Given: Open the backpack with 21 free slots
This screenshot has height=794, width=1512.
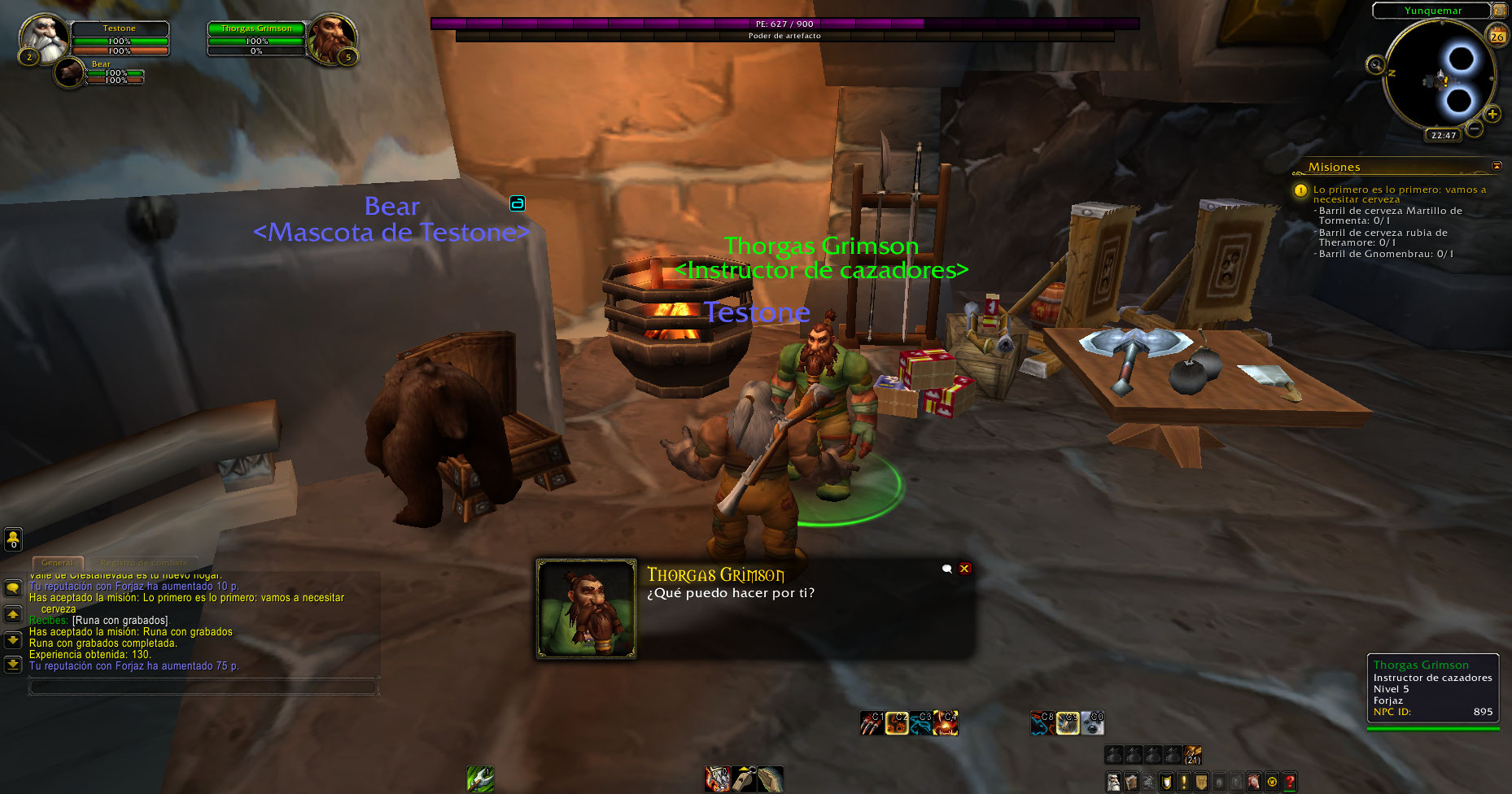Looking at the screenshot, I should (1192, 755).
